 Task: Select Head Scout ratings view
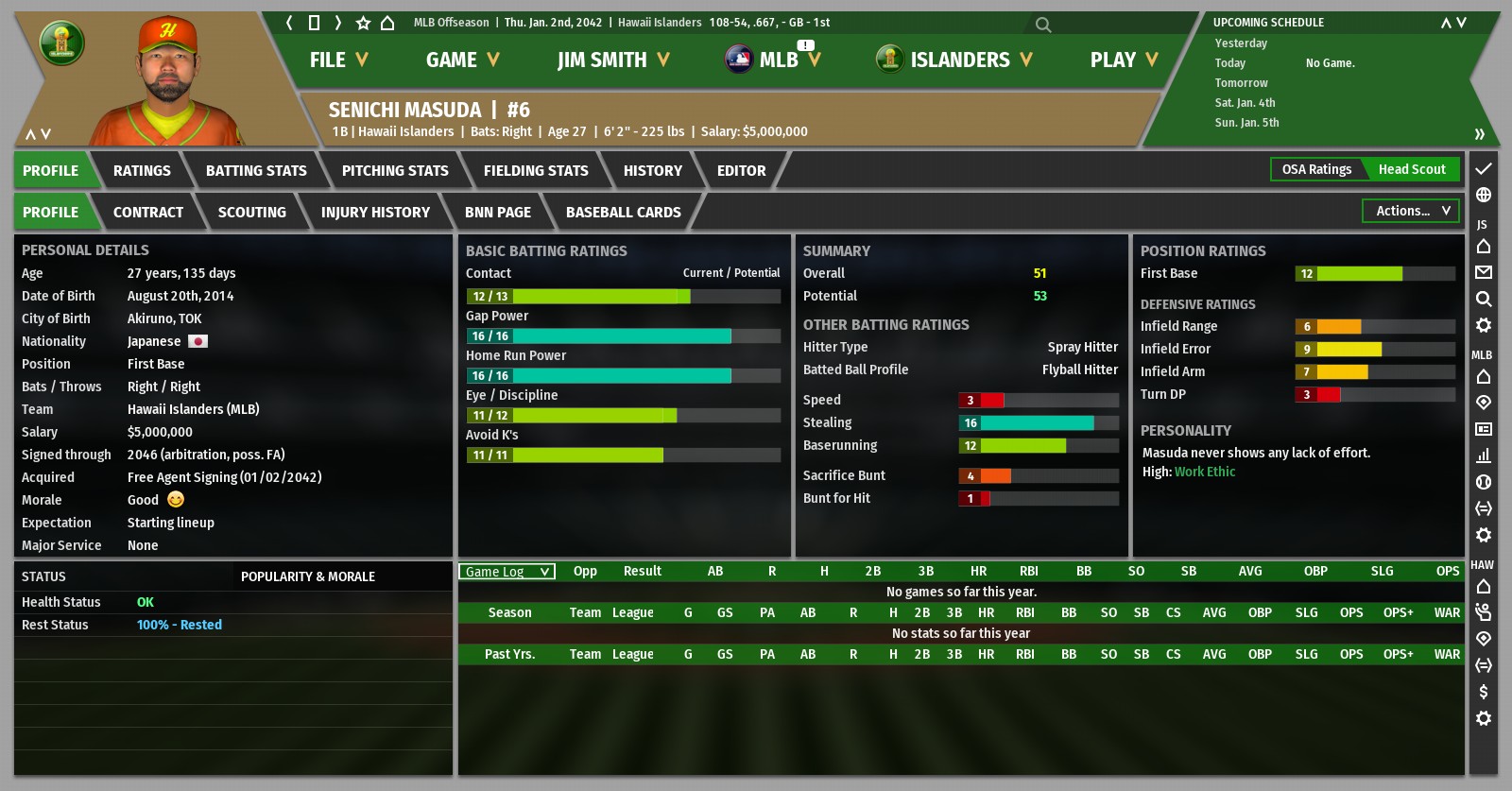pyautogui.click(x=1412, y=169)
